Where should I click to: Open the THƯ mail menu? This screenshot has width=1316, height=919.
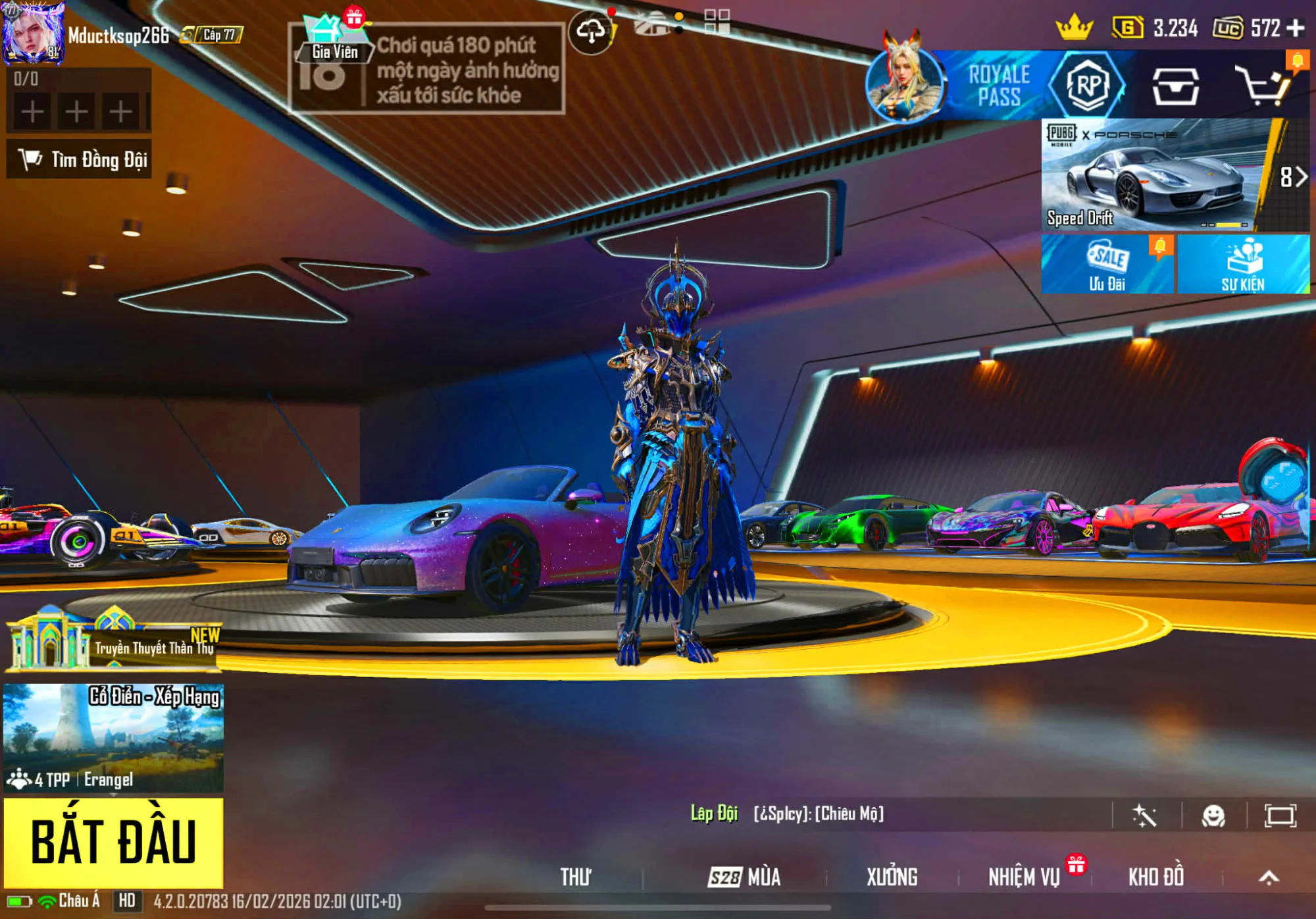coord(575,877)
